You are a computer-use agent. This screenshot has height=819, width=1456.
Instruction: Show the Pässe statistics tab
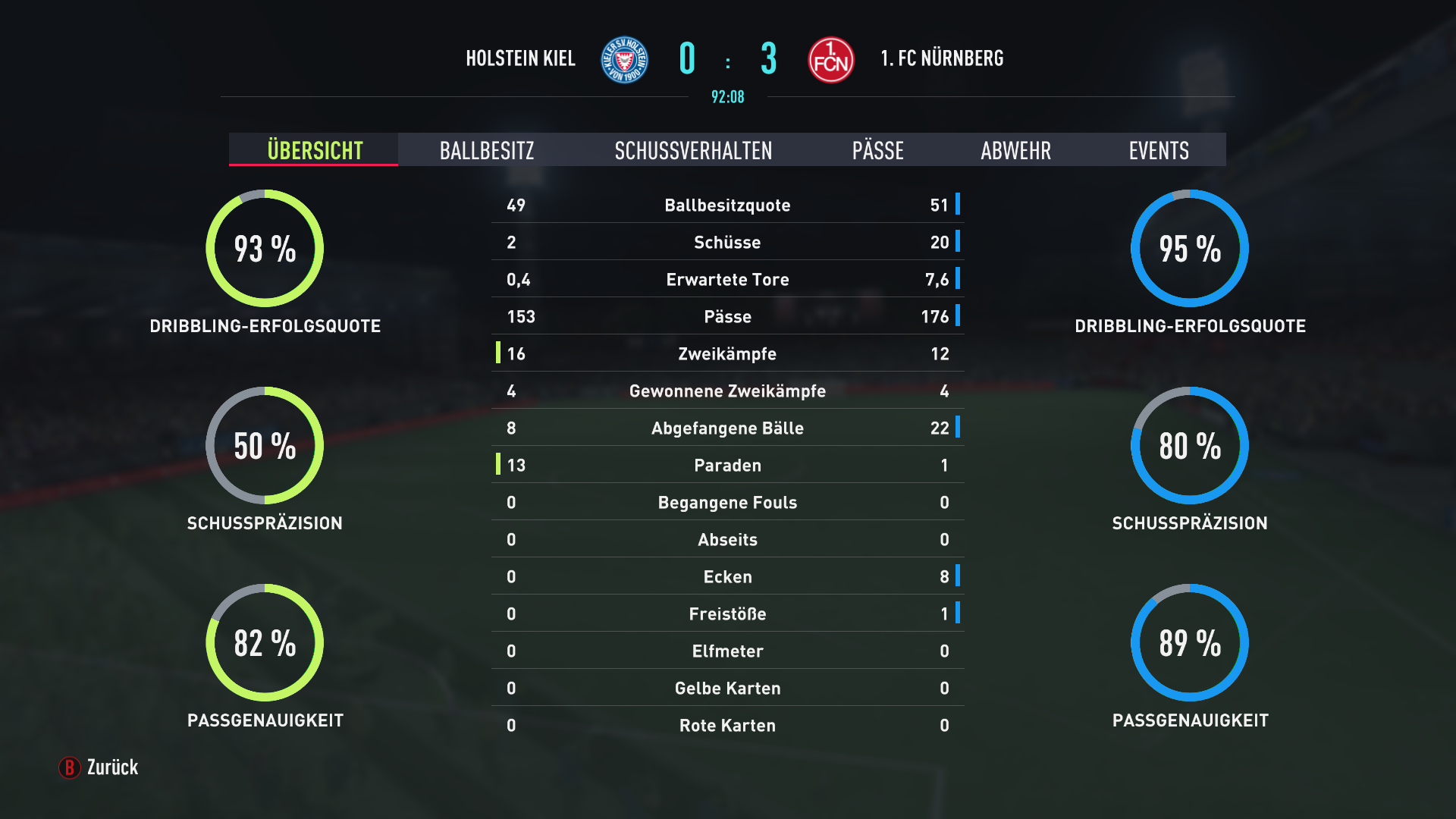click(x=877, y=150)
